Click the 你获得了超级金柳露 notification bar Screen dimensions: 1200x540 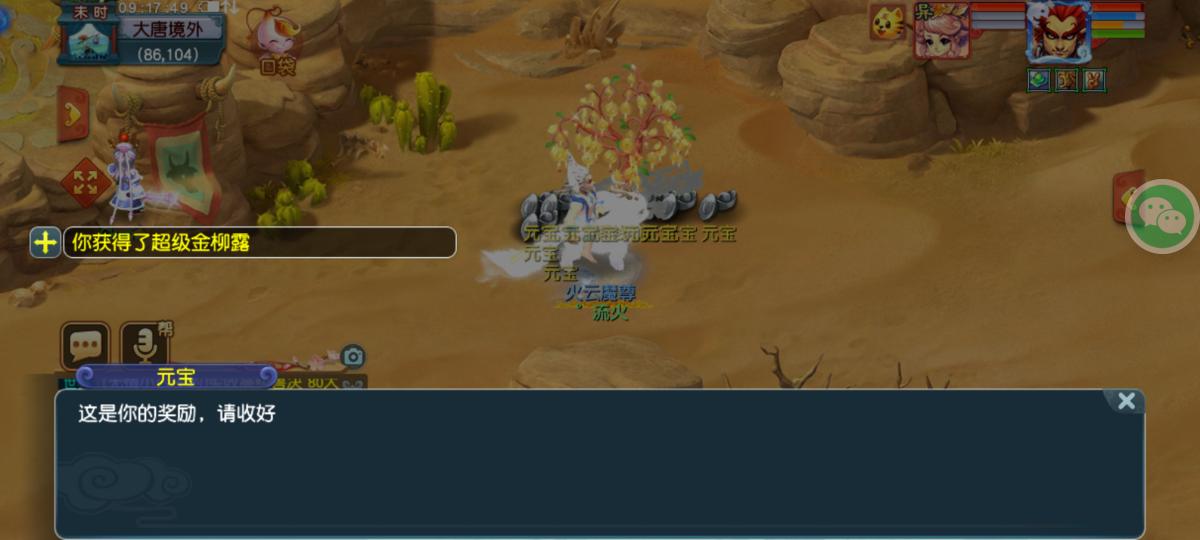[260, 242]
